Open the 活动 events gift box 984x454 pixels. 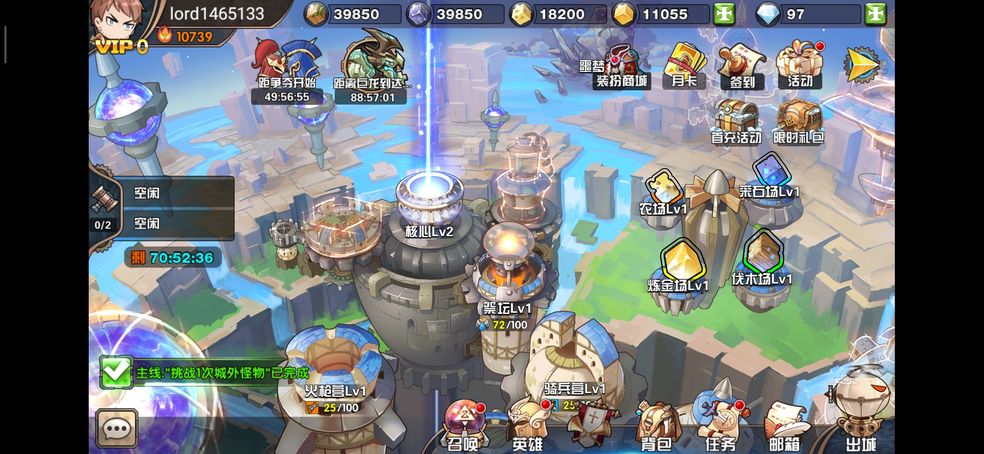[799, 63]
